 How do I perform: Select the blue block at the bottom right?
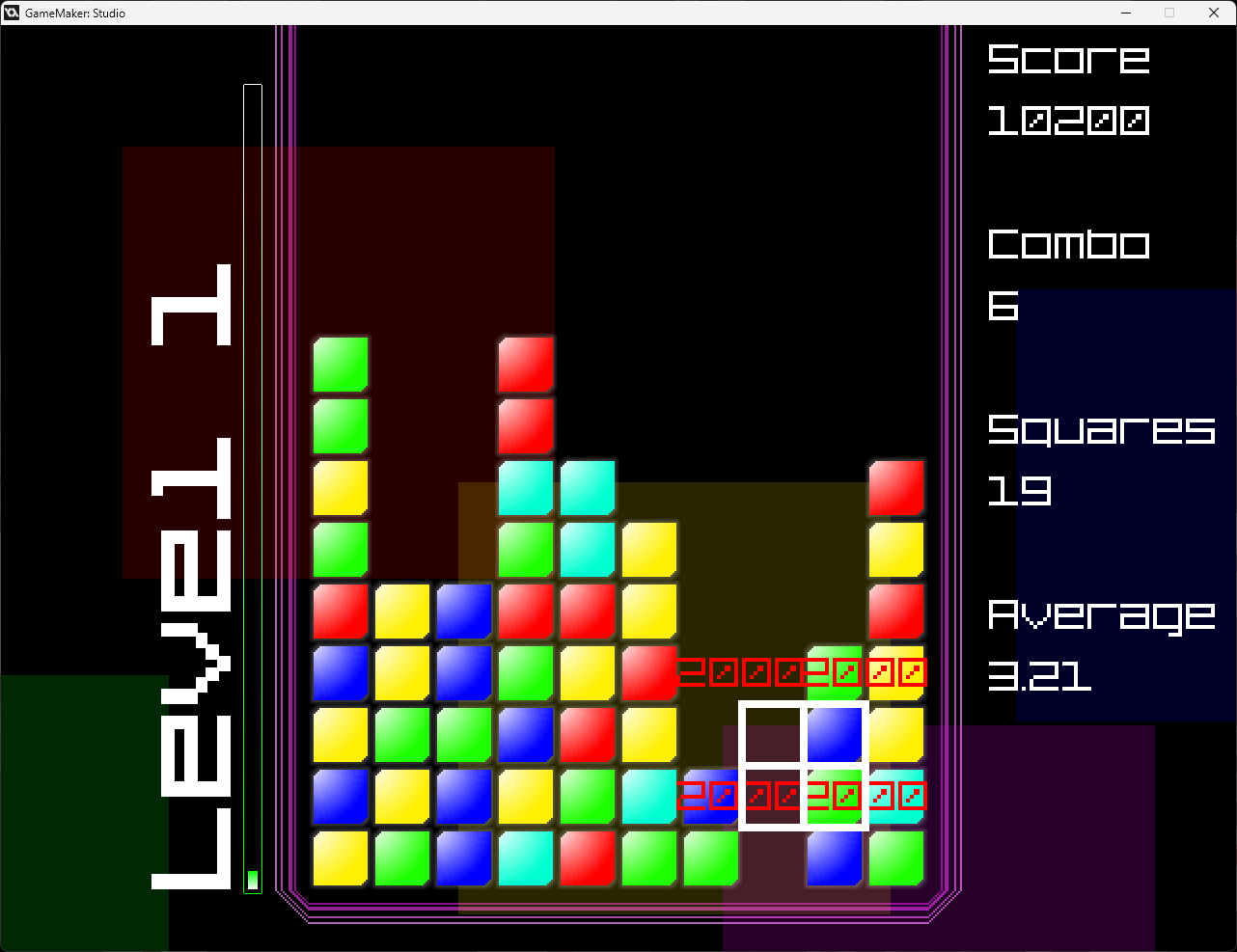tap(835, 858)
